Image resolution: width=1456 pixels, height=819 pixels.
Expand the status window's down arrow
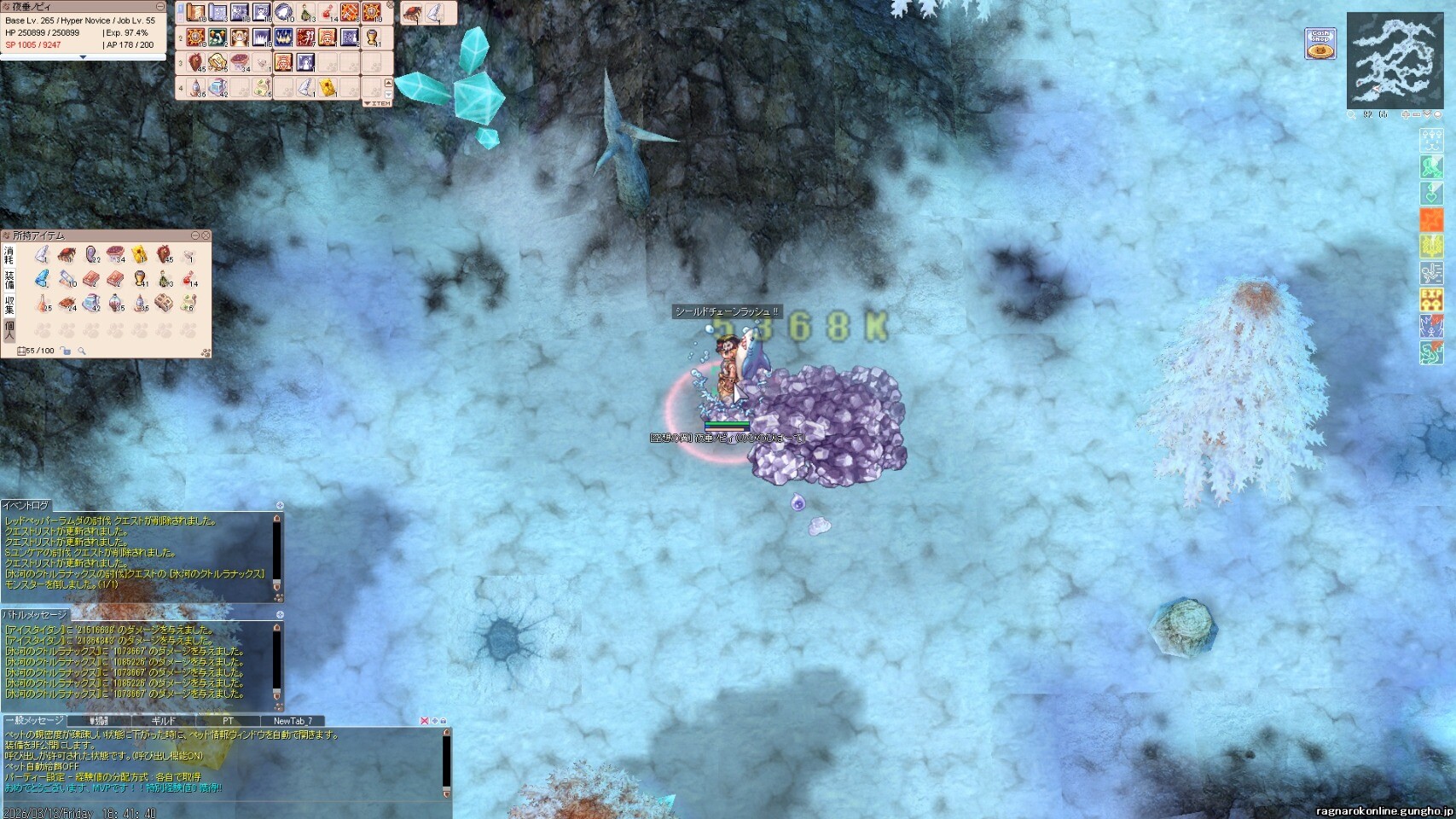[83, 57]
